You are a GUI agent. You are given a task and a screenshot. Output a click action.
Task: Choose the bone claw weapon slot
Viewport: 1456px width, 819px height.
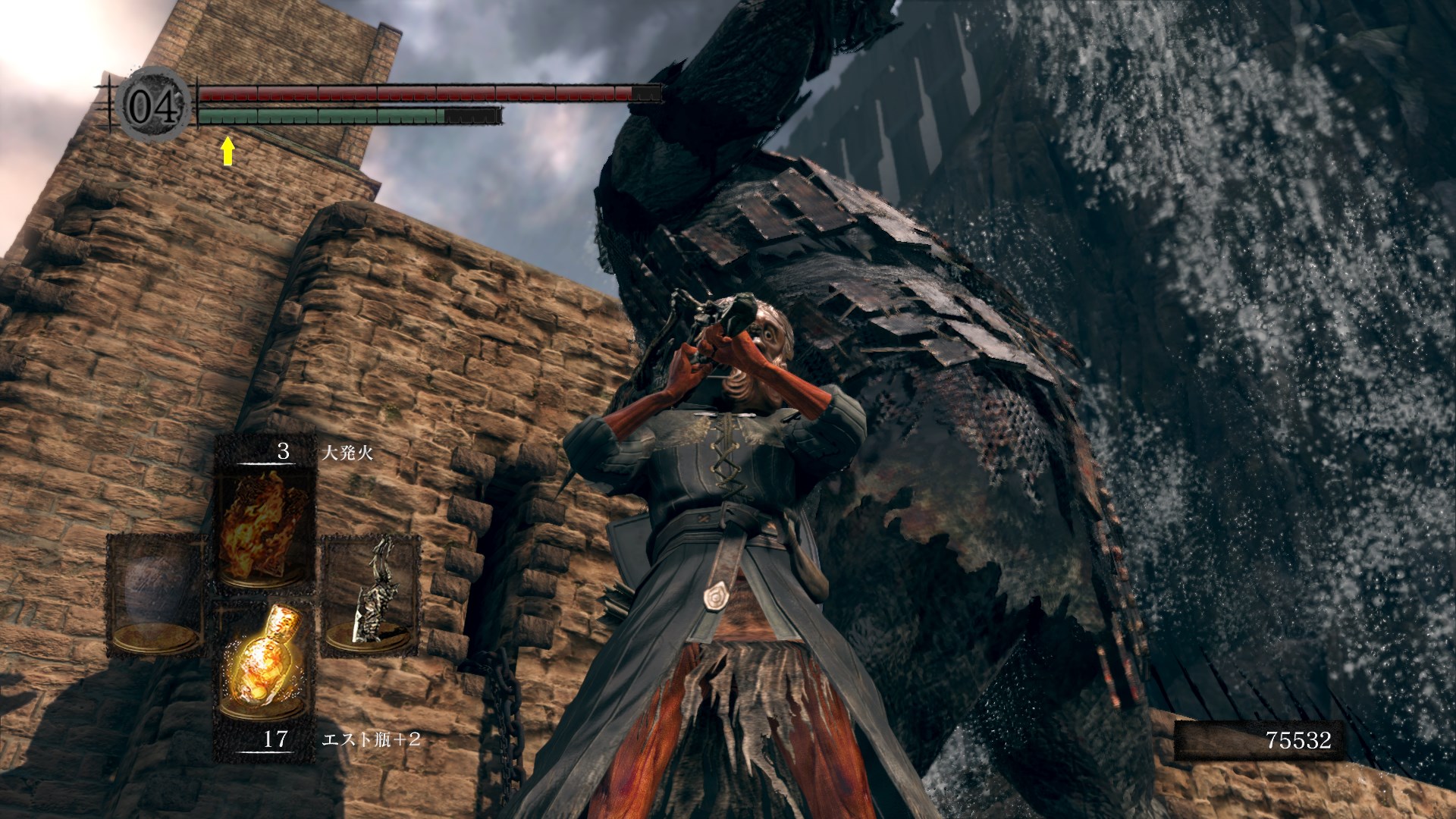pos(372,593)
